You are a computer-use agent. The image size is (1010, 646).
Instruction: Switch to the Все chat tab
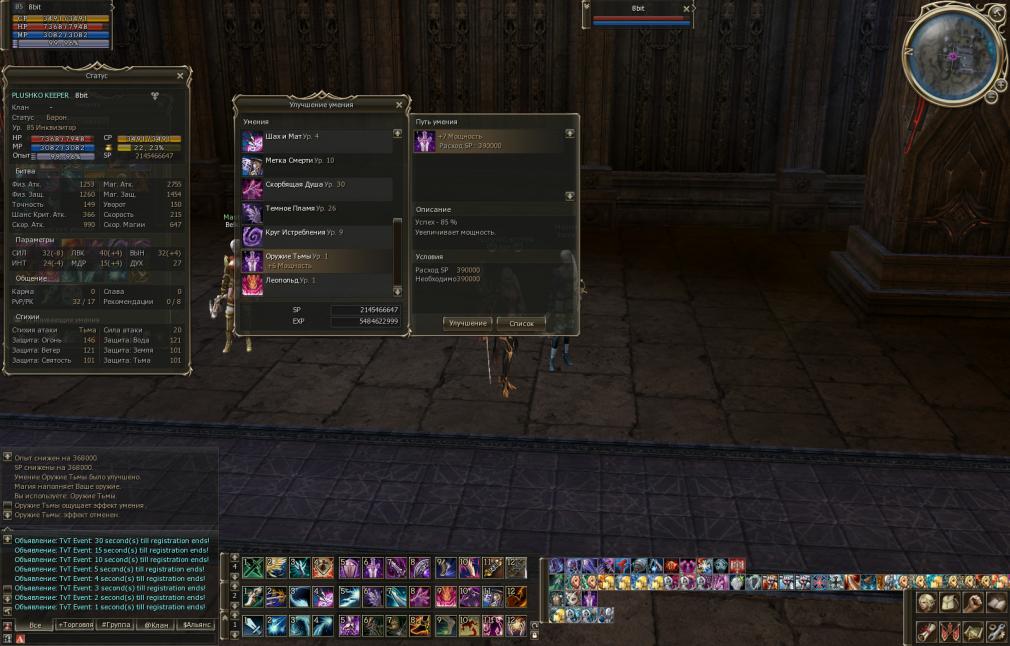click(x=34, y=624)
